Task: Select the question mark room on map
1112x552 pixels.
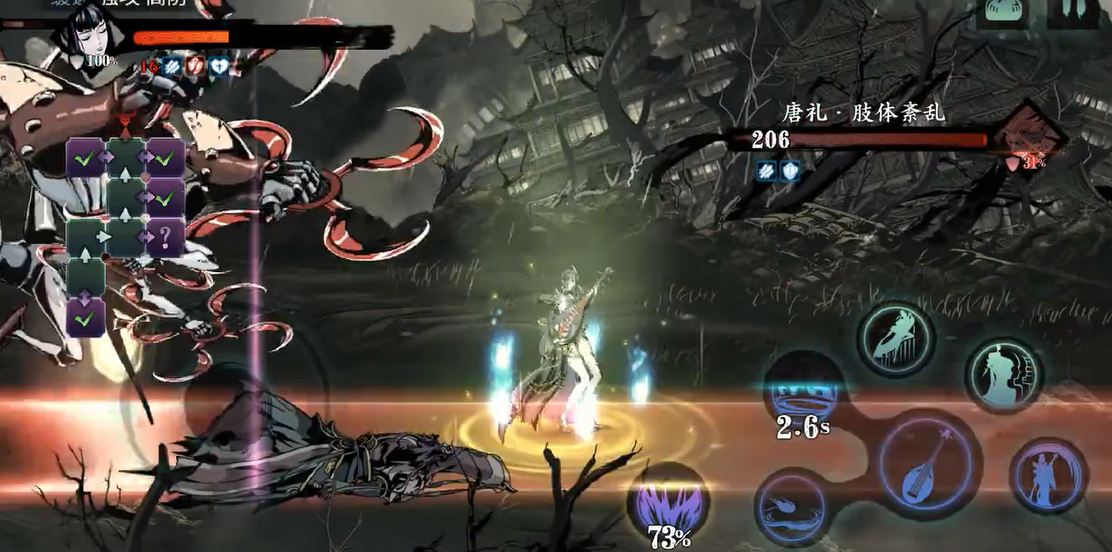Action: pyautogui.click(x=165, y=238)
